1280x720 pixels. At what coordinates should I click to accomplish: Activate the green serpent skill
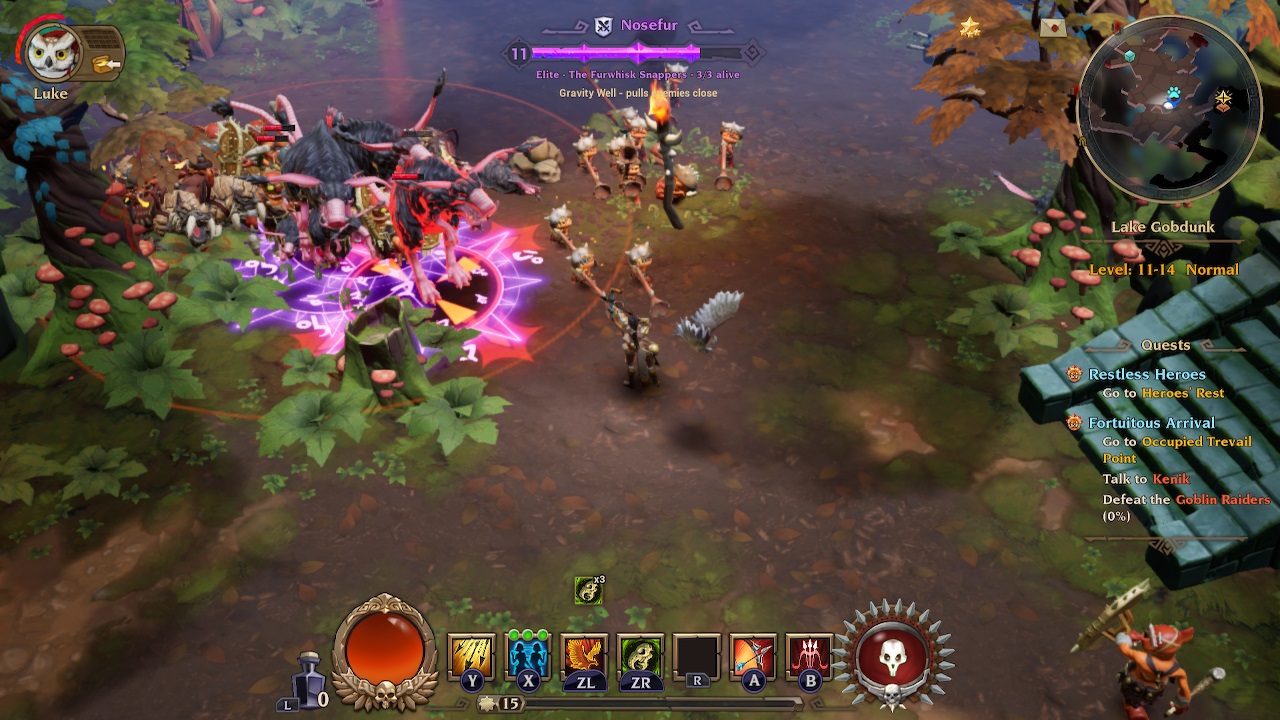pos(641,657)
